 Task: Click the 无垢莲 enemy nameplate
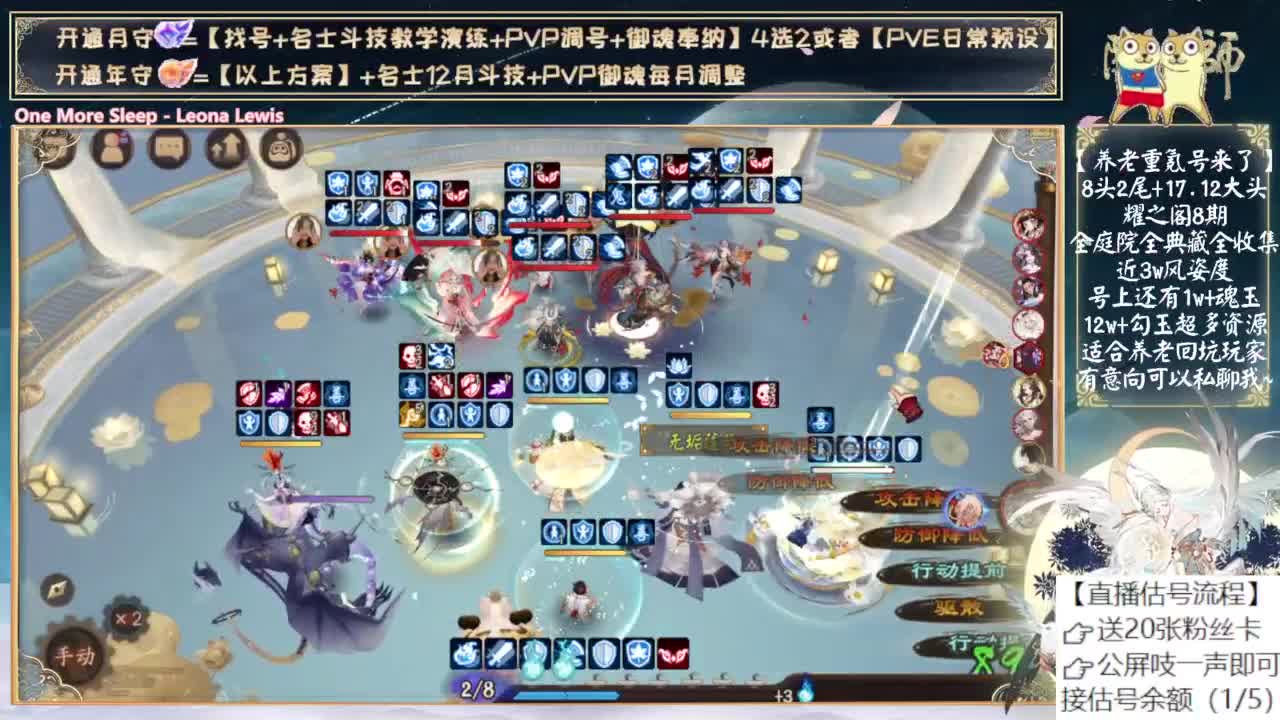tap(691, 441)
